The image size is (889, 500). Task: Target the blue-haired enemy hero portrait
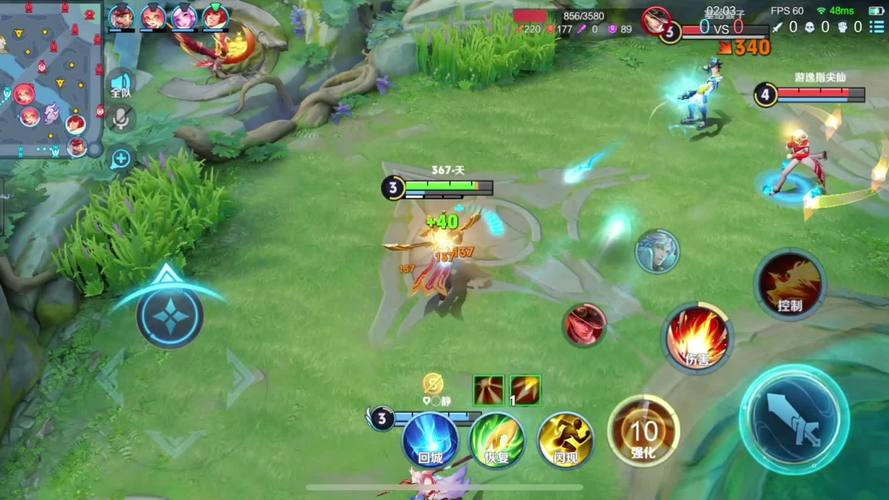[657, 250]
